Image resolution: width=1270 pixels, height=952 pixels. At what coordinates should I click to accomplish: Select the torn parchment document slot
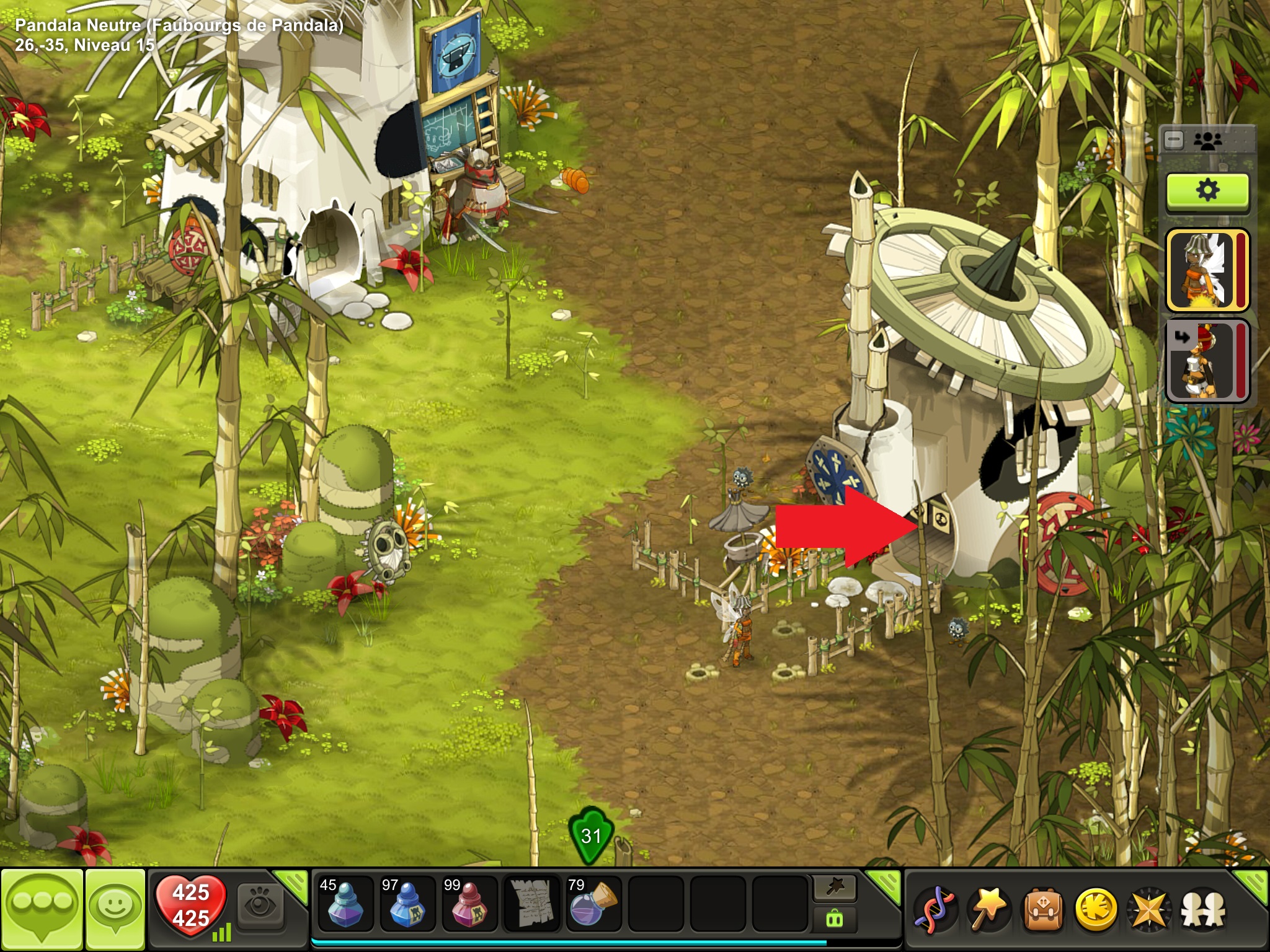tap(531, 904)
